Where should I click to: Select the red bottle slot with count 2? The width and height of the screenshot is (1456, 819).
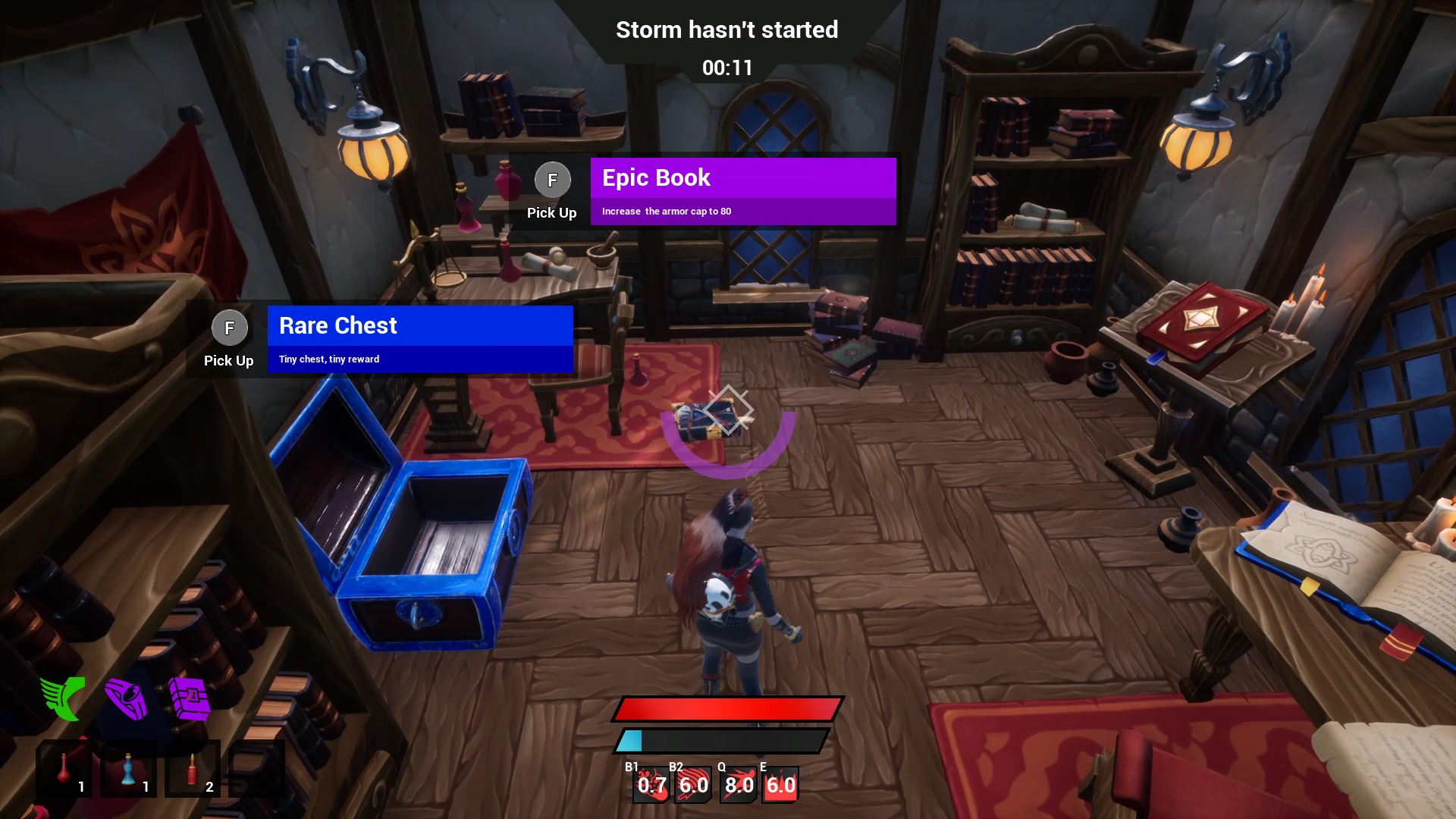193,769
